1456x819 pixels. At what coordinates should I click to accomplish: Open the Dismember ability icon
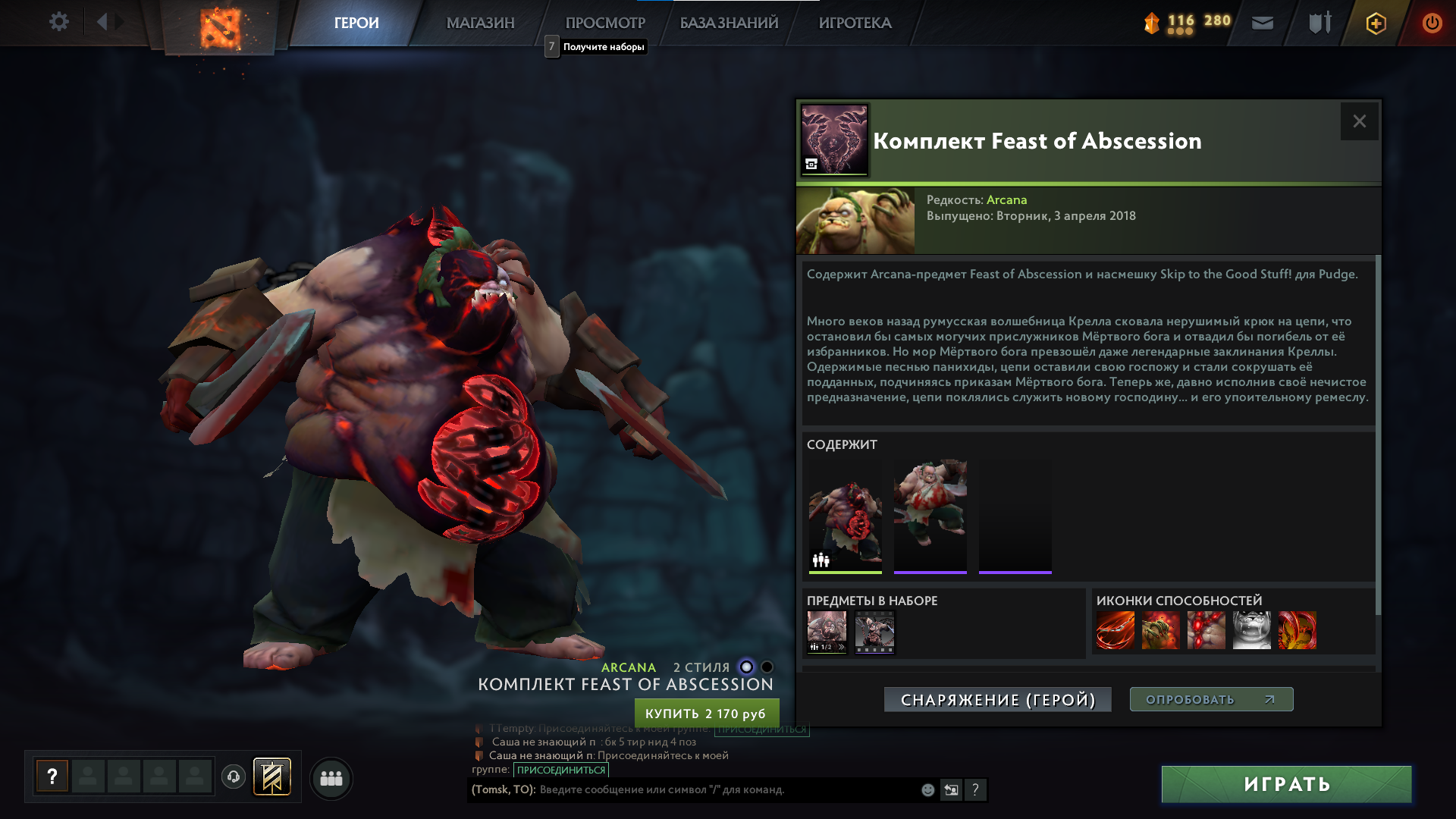click(1252, 630)
